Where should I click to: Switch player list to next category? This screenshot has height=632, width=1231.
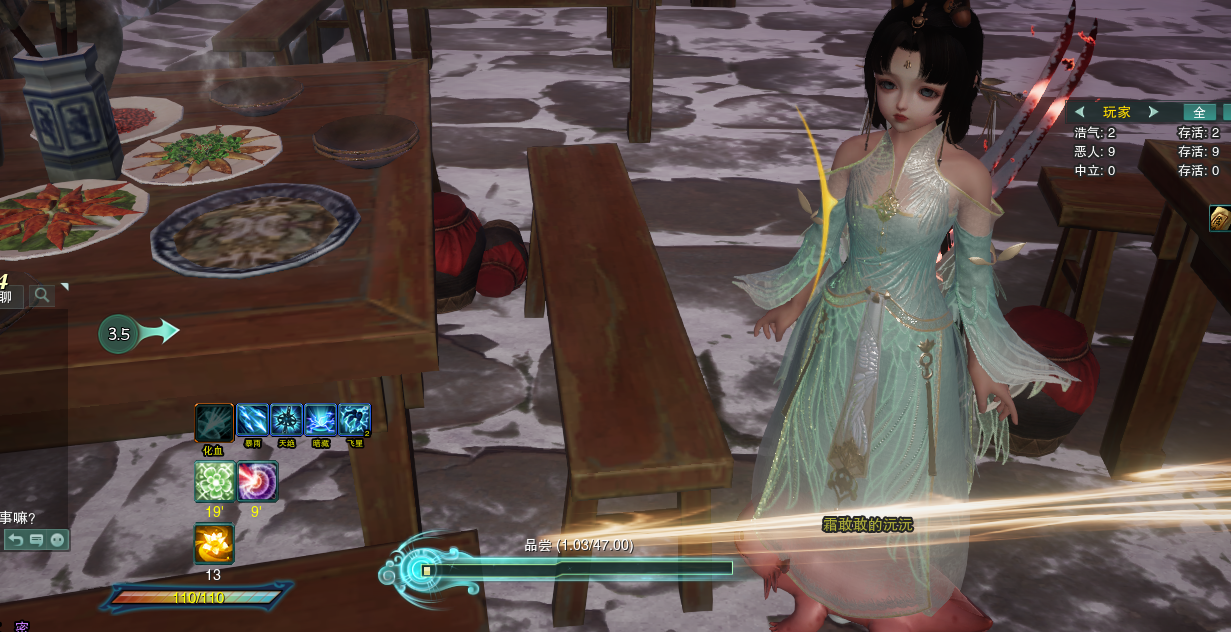pyautogui.click(x=1153, y=112)
